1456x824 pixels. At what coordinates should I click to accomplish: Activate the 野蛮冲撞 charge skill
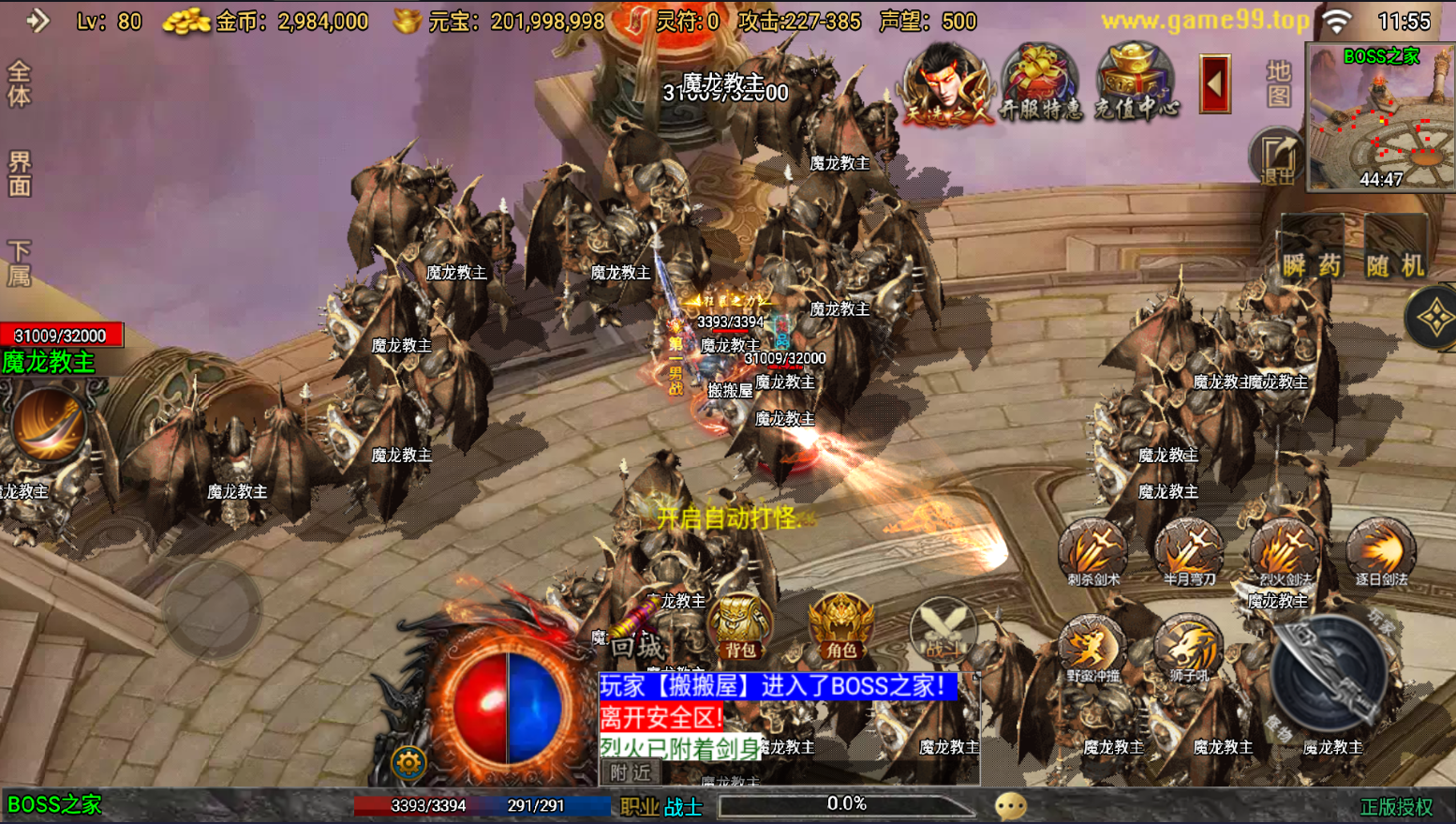tap(1092, 647)
